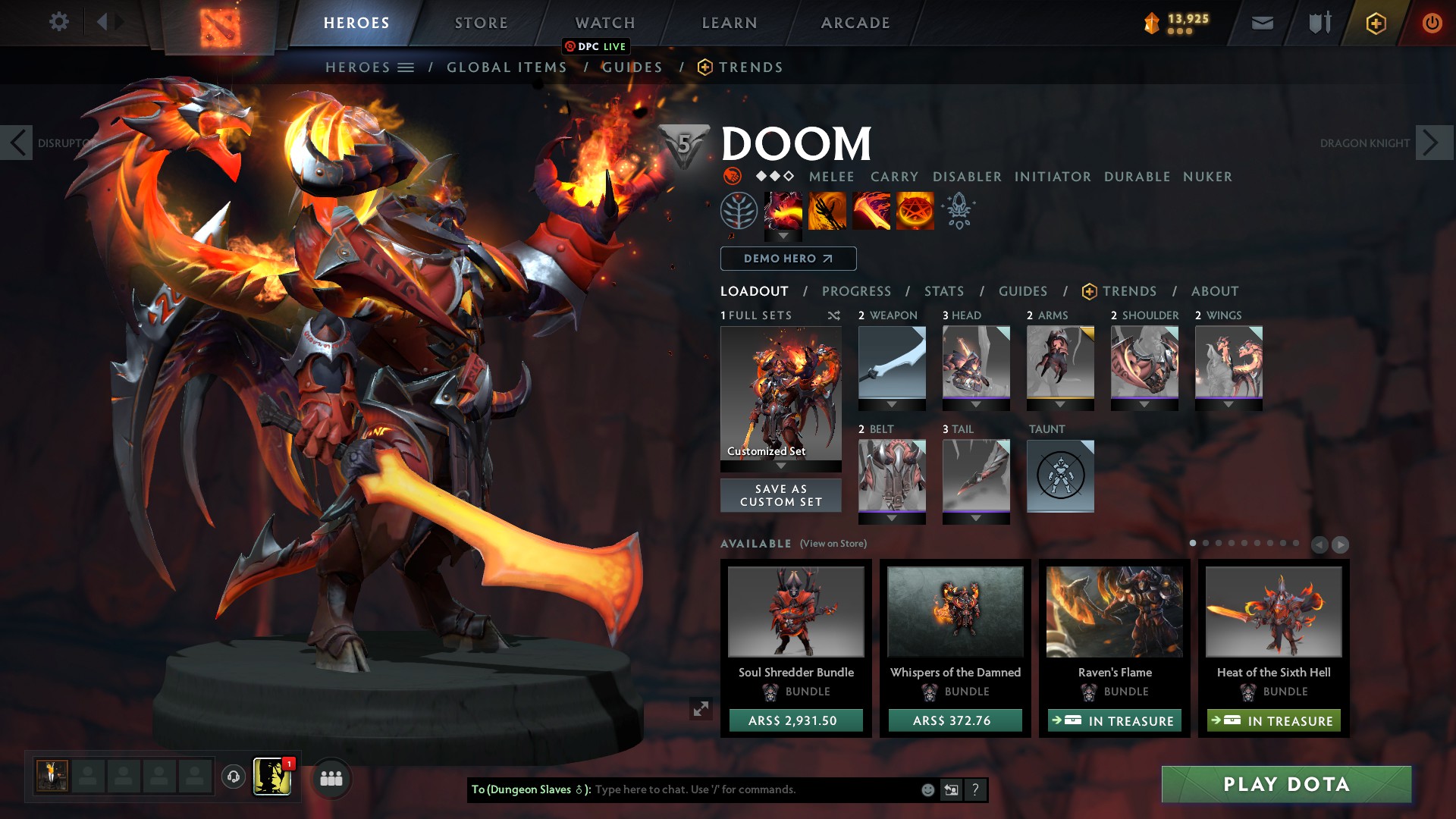The width and height of the screenshot is (1456, 819).
Task: Open the find party groups icon
Action: [331, 777]
